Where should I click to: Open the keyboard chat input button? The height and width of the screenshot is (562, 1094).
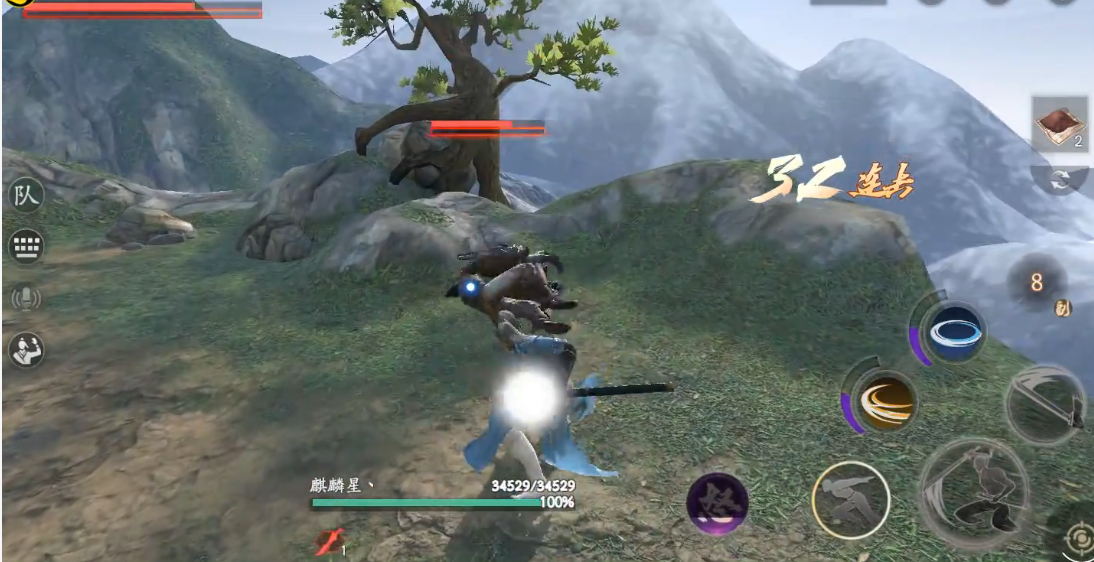tap(26, 246)
